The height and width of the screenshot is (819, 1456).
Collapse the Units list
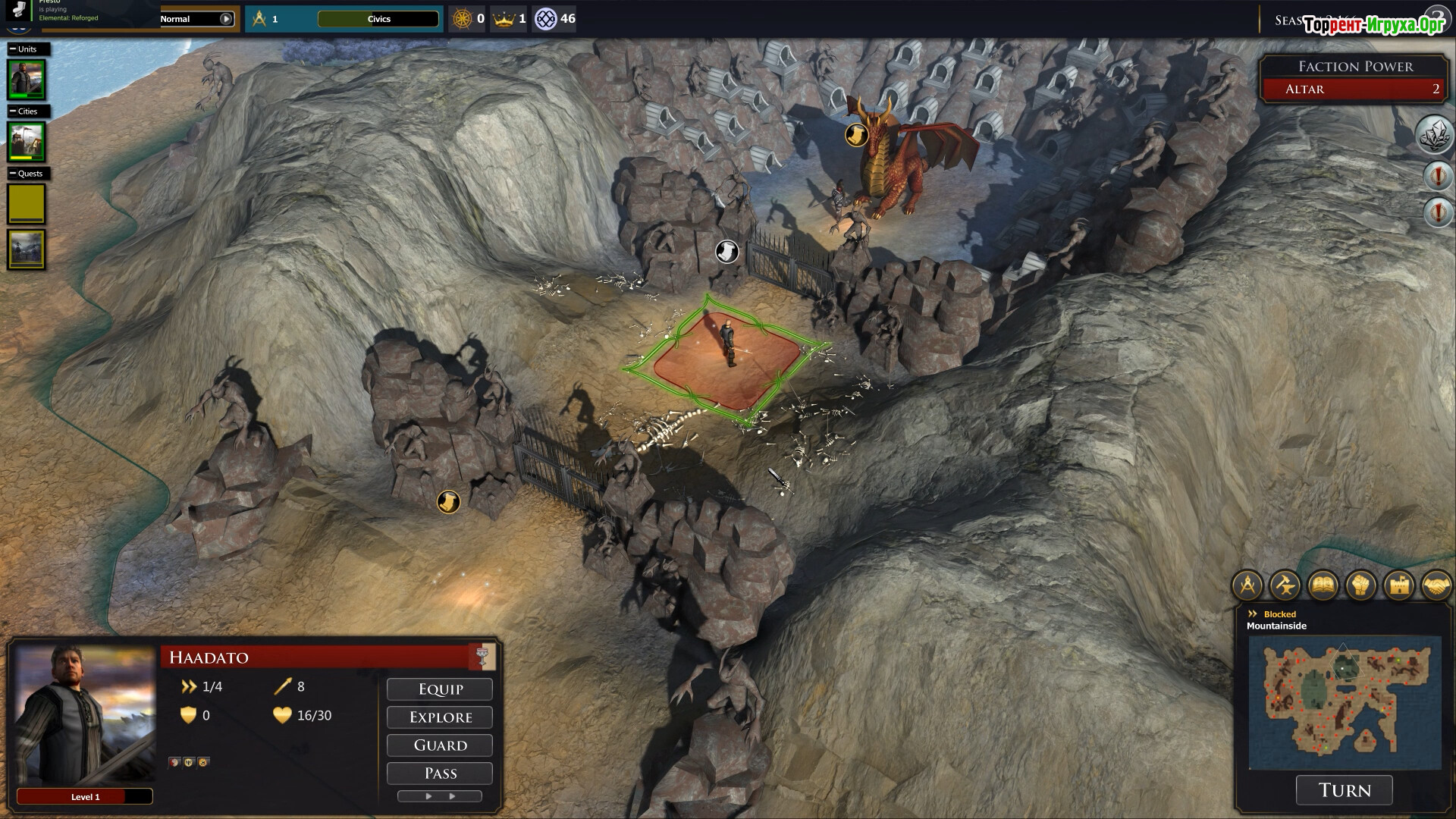[x=13, y=49]
